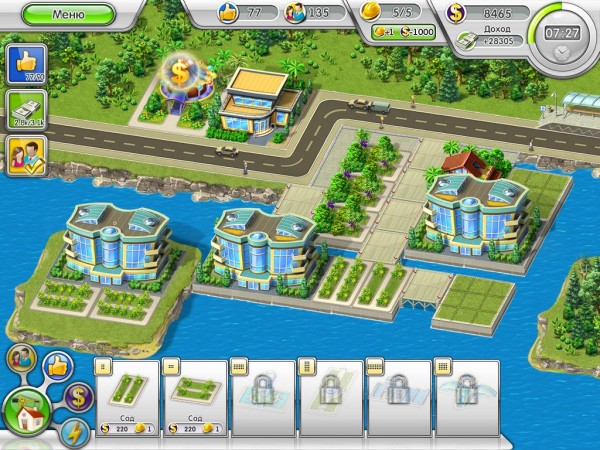Collect the glowing dollar income bubble
Screen dimensions: 600x450
click(x=183, y=72)
